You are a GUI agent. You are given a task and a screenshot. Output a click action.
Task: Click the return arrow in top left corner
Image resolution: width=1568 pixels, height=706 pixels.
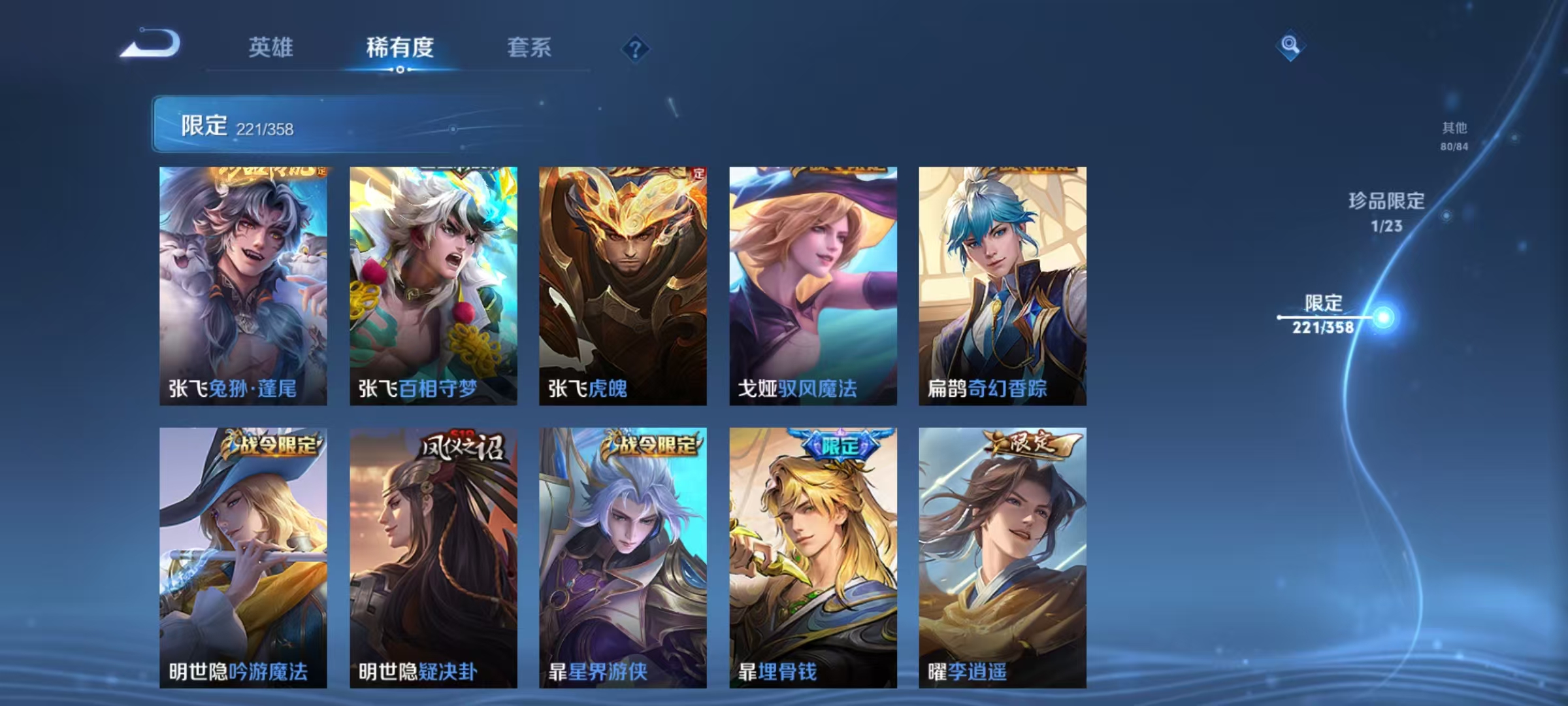pyautogui.click(x=147, y=46)
